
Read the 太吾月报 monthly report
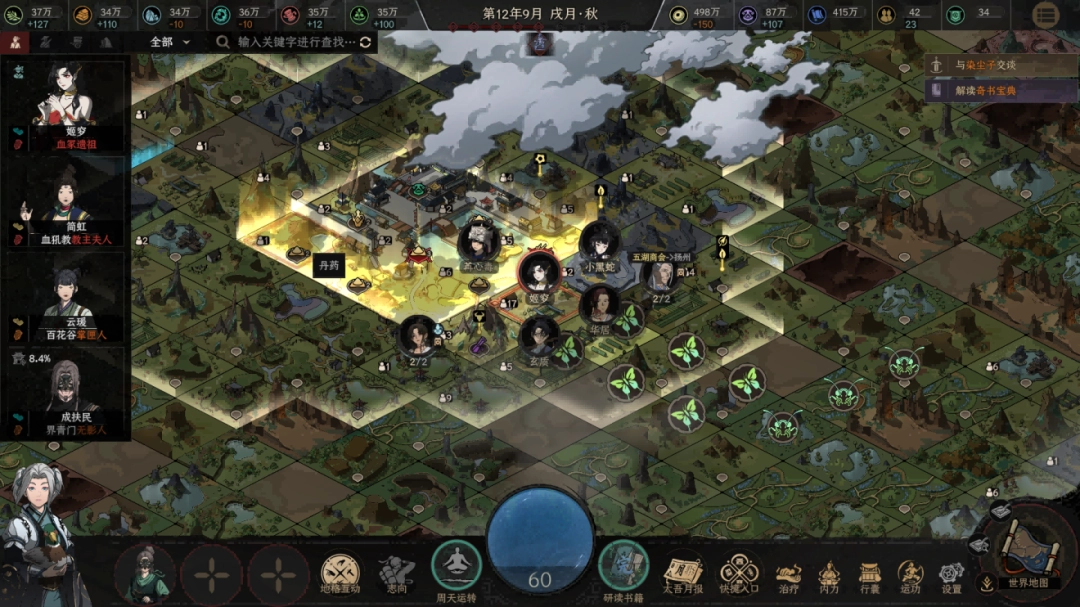683,572
